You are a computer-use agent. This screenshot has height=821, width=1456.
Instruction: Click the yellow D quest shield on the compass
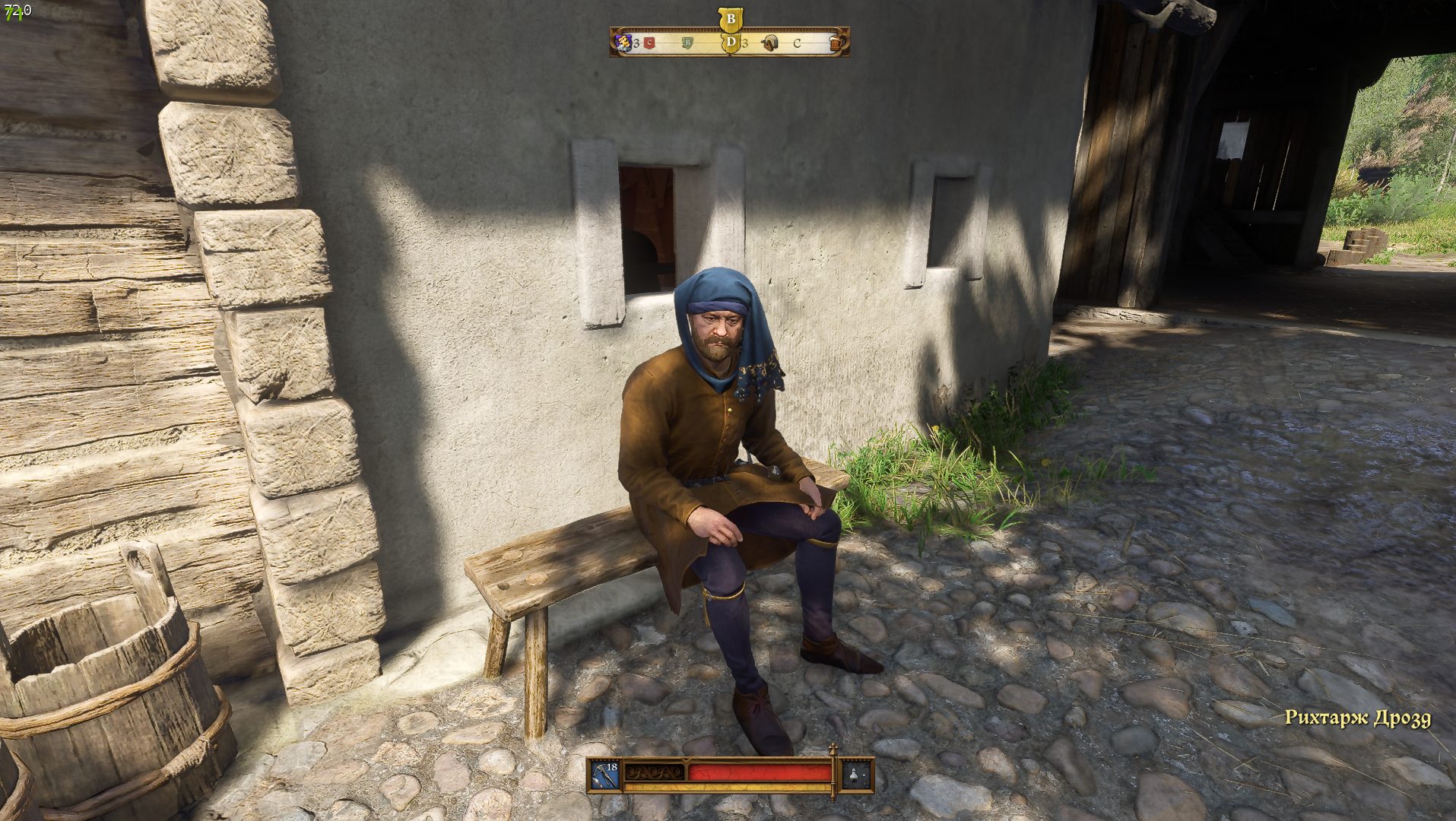pyautogui.click(x=731, y=43)
